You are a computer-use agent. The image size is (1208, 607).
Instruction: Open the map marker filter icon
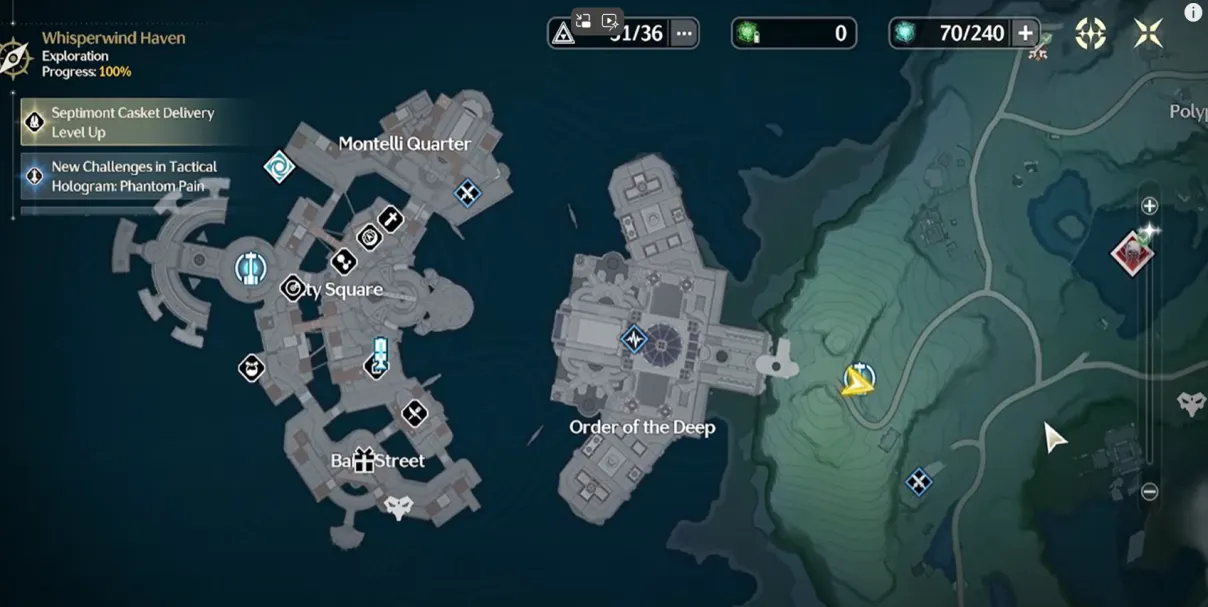coord(1090,34)
